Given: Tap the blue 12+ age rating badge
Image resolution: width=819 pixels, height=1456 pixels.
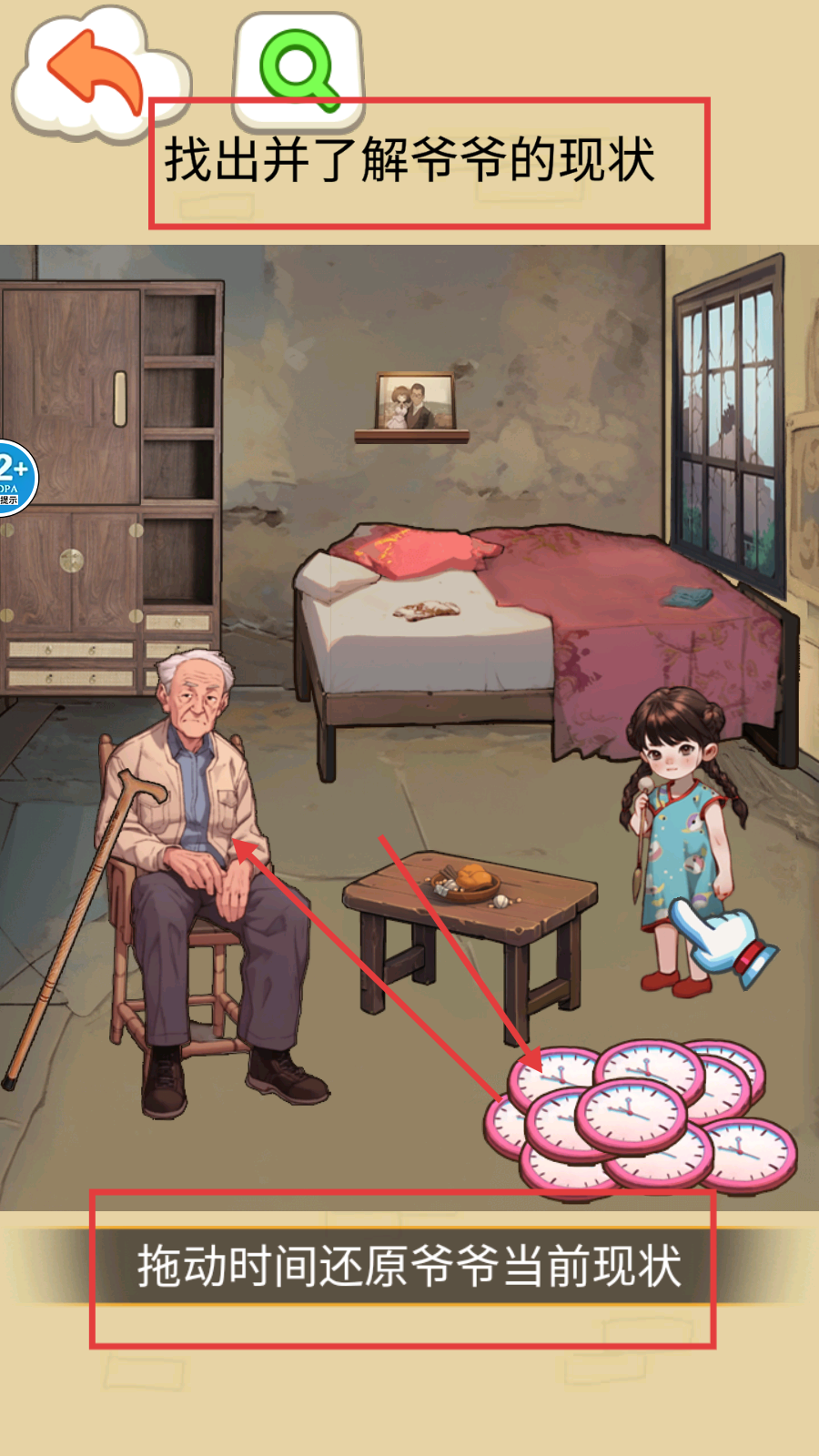Looking at the screenshot, I should coord(15,477).
